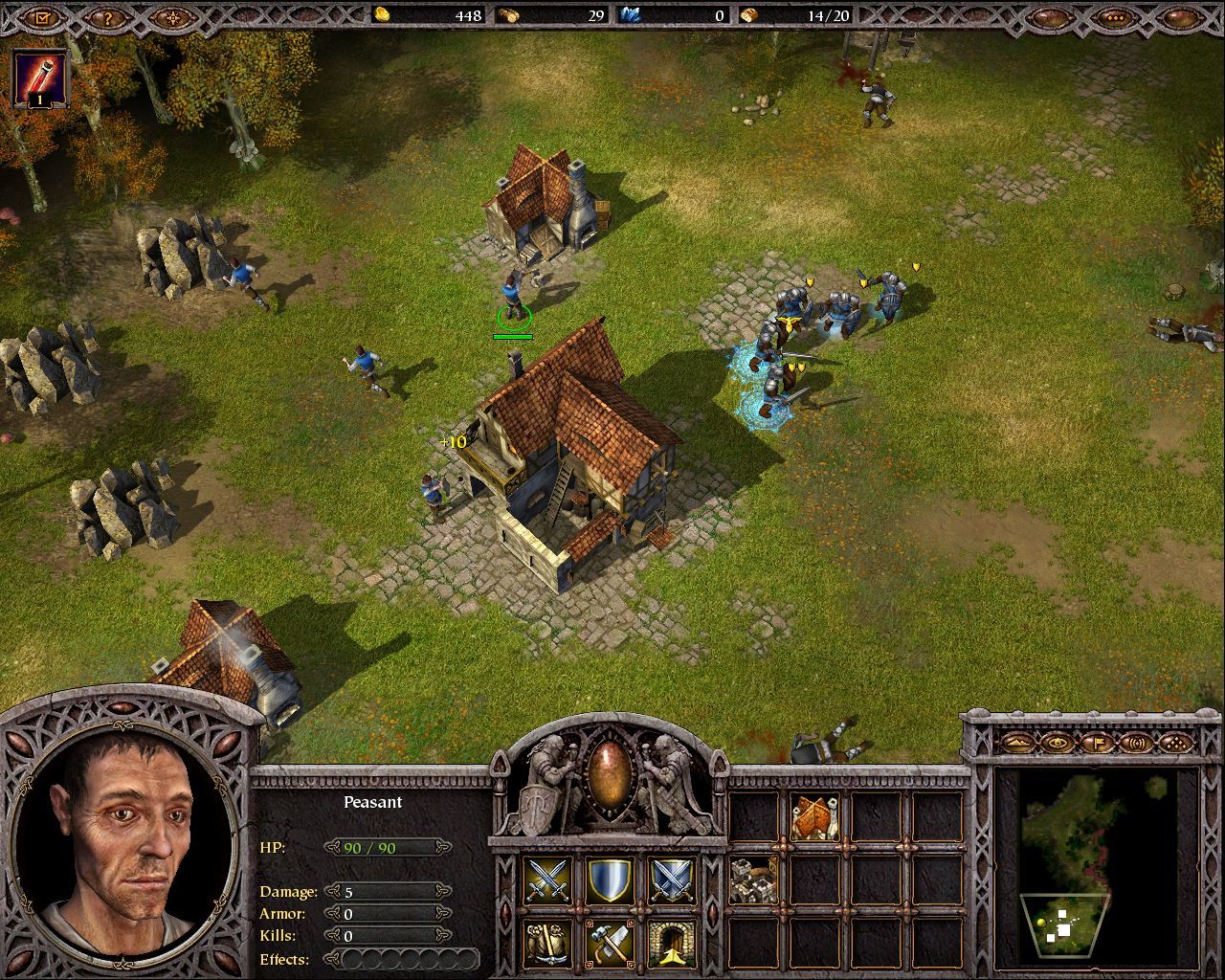Select the flag marker icon above minimap
Screen dimensions: 1225x980
click(x=1098, y=744)
